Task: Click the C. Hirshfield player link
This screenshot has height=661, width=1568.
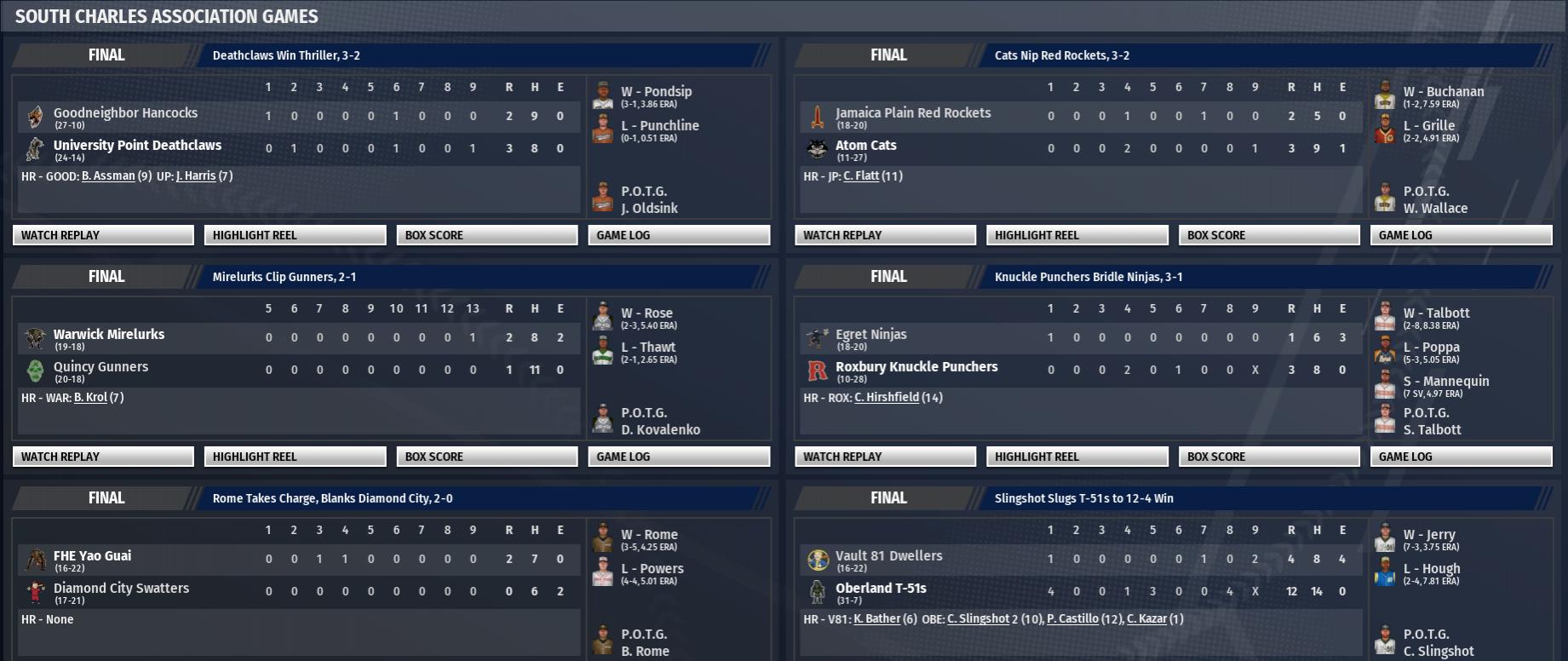Action: point(887,398)
